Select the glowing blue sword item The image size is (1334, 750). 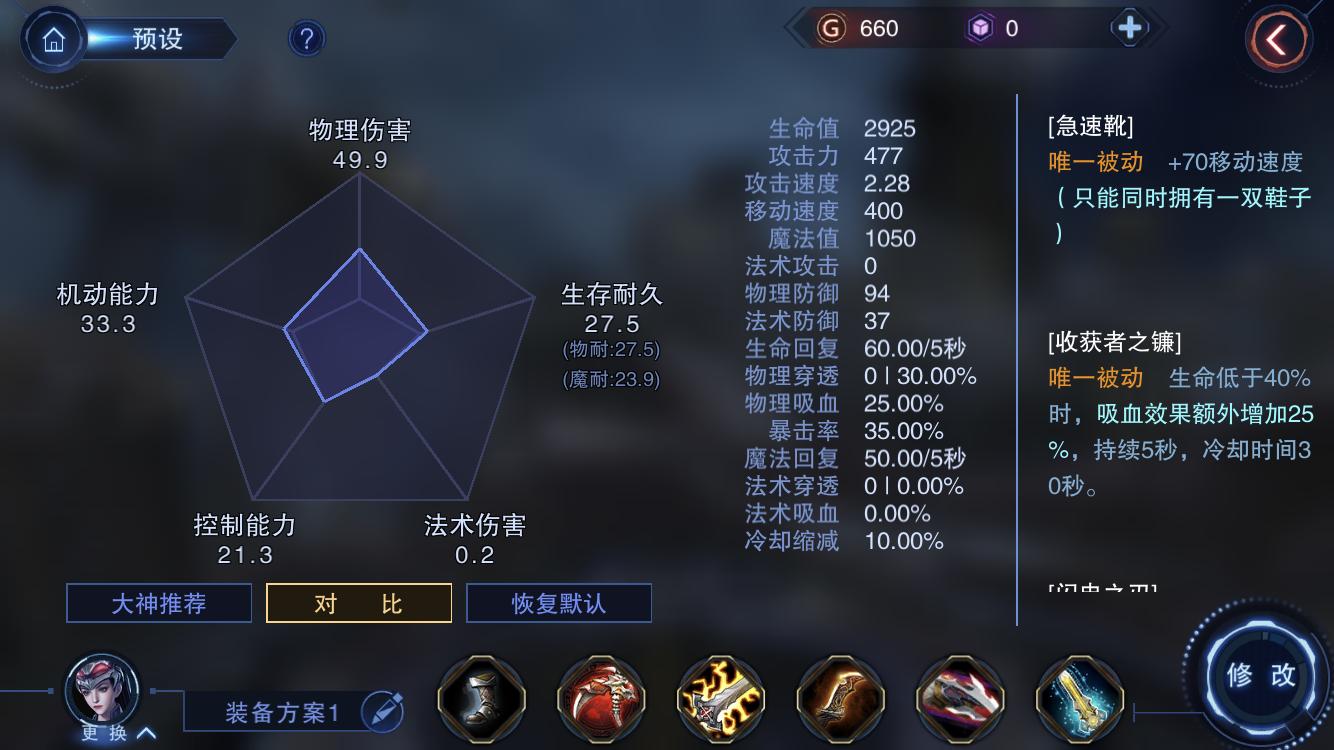pyautogui.click(x=1078, y=700)
